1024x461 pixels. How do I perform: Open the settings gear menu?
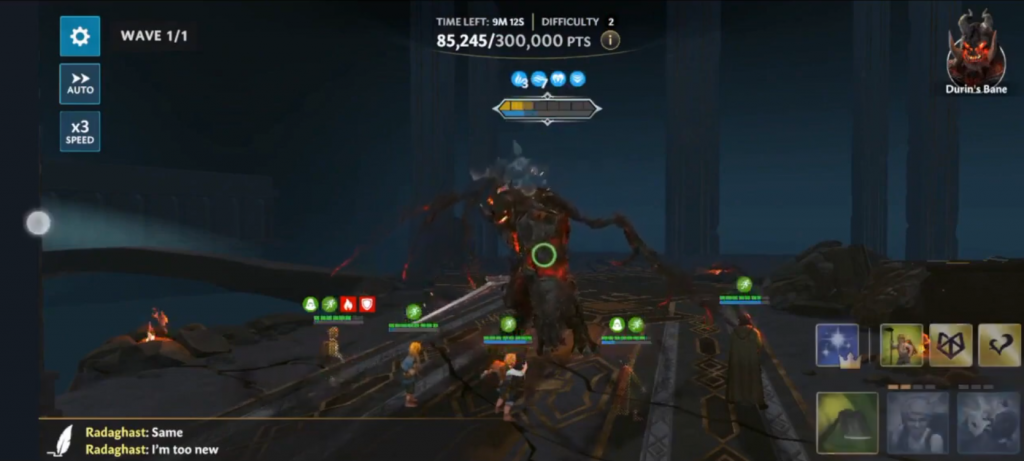click(x=80, y=36)
